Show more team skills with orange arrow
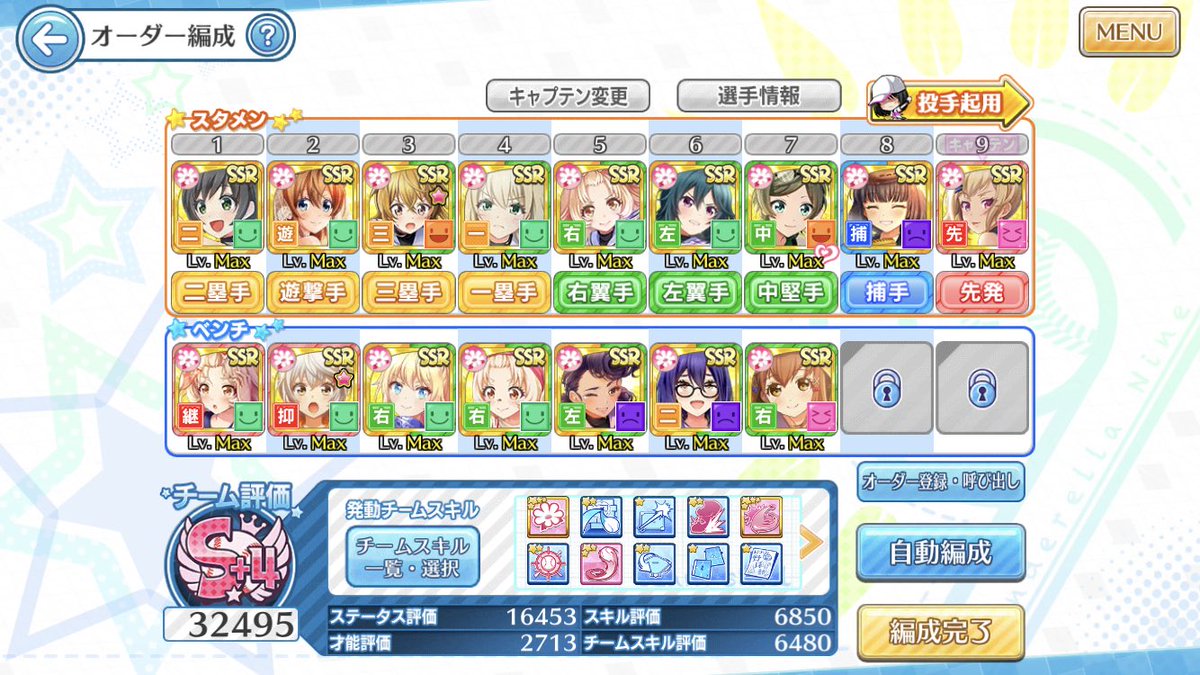The image size is (1200, 675). pos(811,541)
